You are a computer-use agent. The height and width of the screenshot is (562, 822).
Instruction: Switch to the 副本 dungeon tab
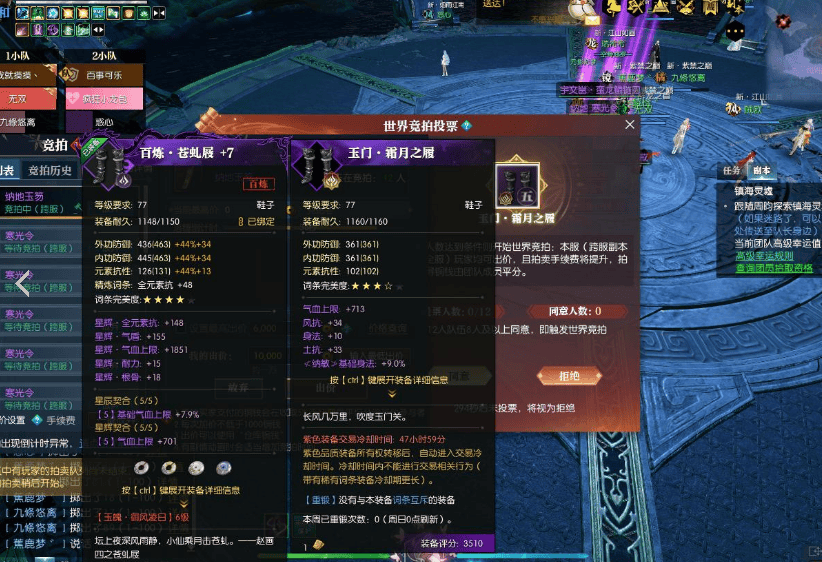(x=762, y=170)
